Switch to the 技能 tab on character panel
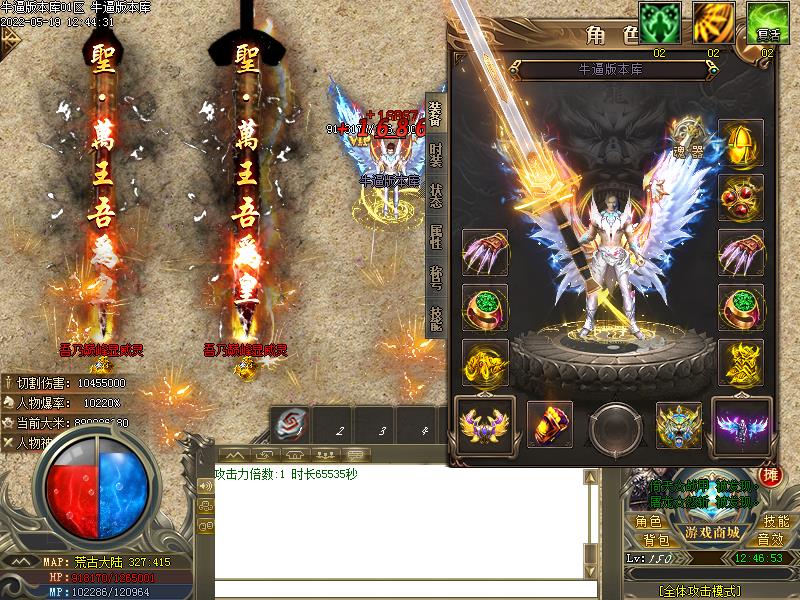Image resolution: width=800 pixels, height=600 pixels. coord(435,318)
